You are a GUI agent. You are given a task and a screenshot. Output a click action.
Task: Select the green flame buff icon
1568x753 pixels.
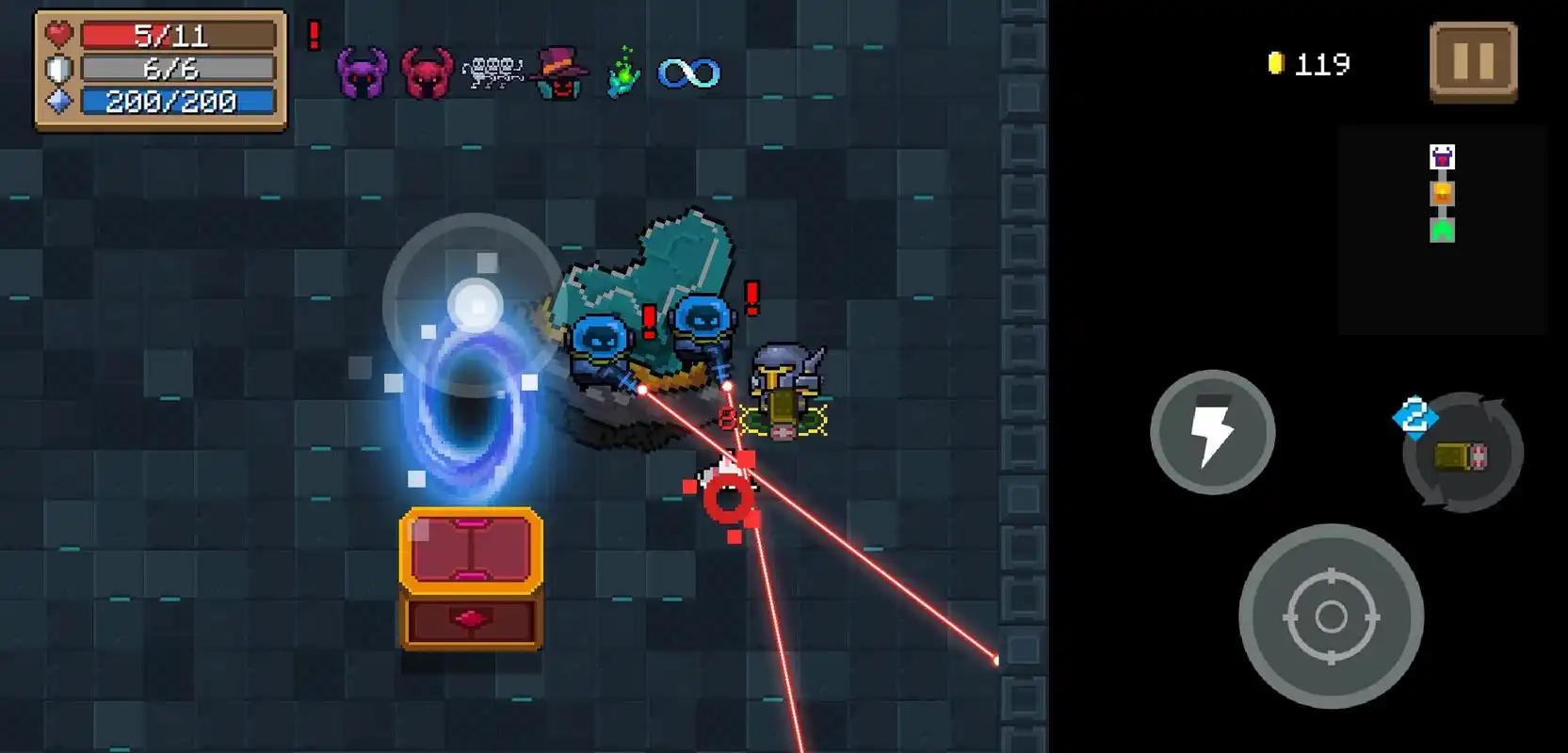(x=622, y=72)
